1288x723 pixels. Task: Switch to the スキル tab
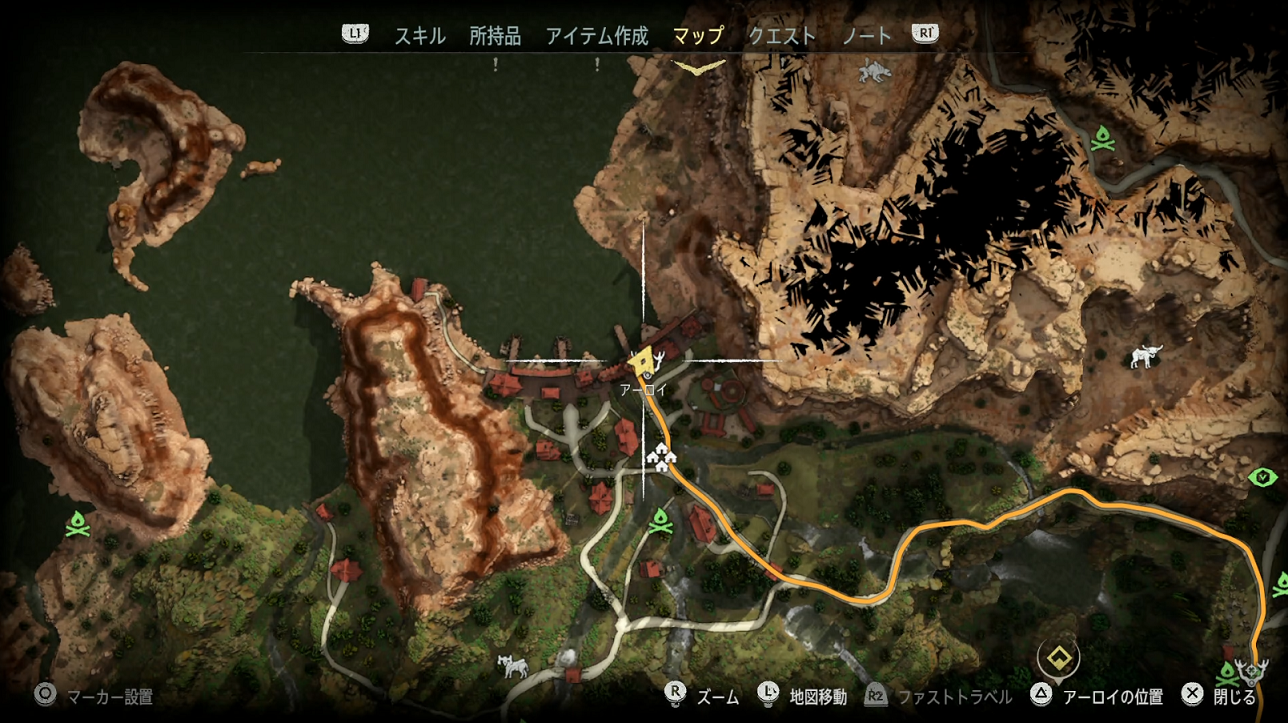pos(419,36)
